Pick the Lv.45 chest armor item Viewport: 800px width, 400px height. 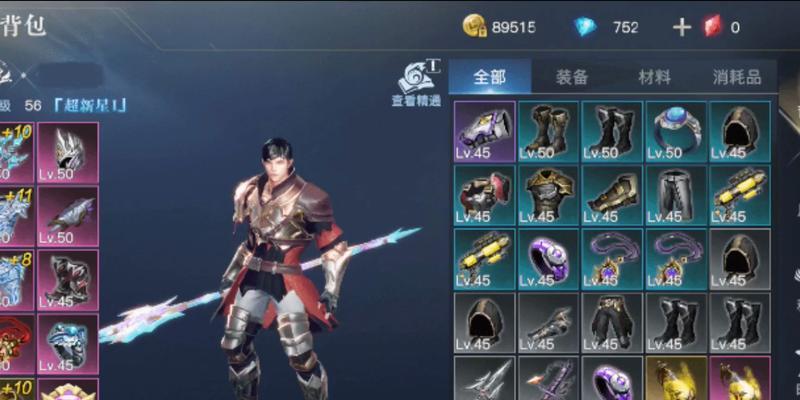(x=548, y=195)
